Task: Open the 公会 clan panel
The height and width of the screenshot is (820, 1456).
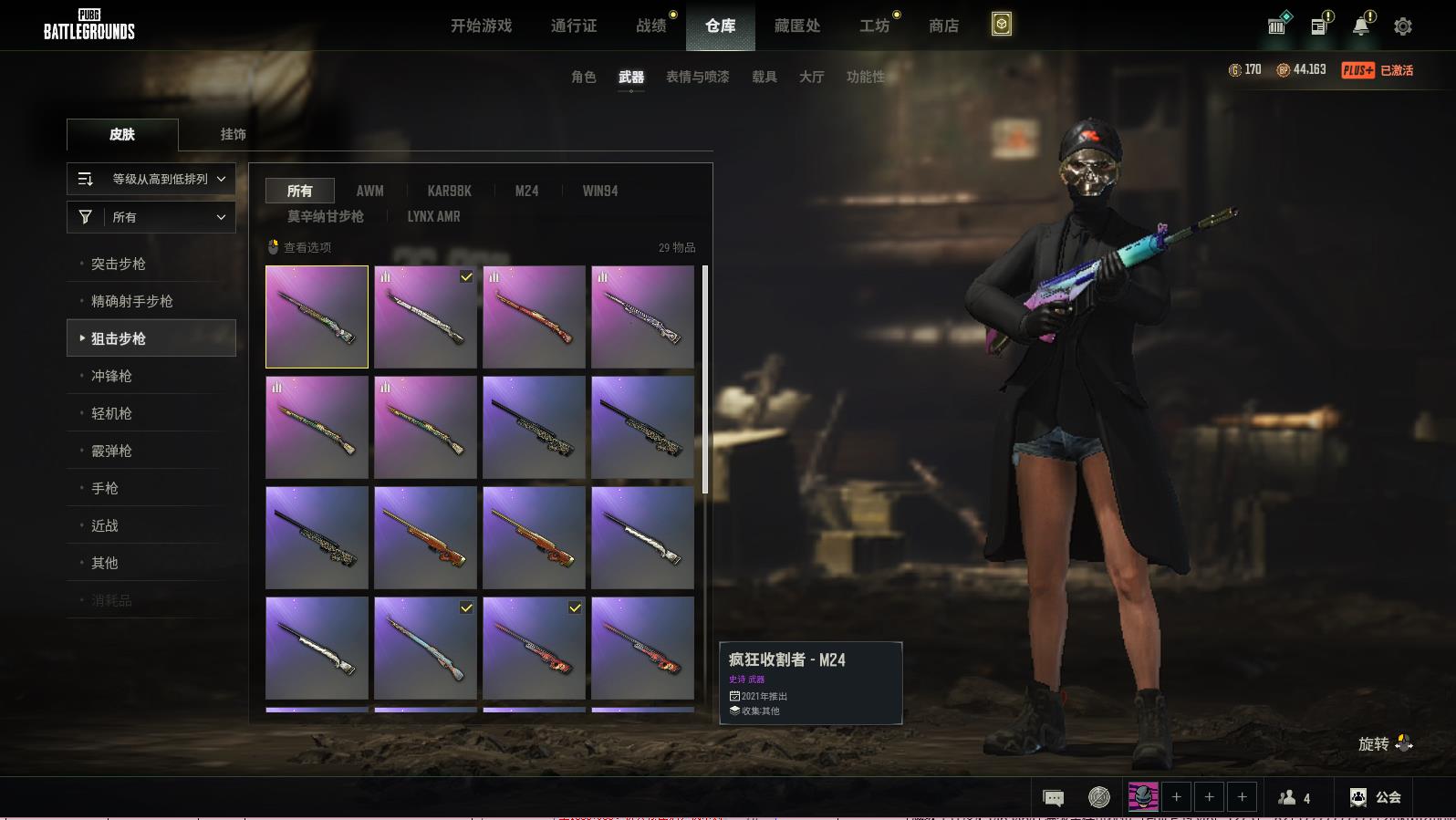Action: pos(1376,797)
